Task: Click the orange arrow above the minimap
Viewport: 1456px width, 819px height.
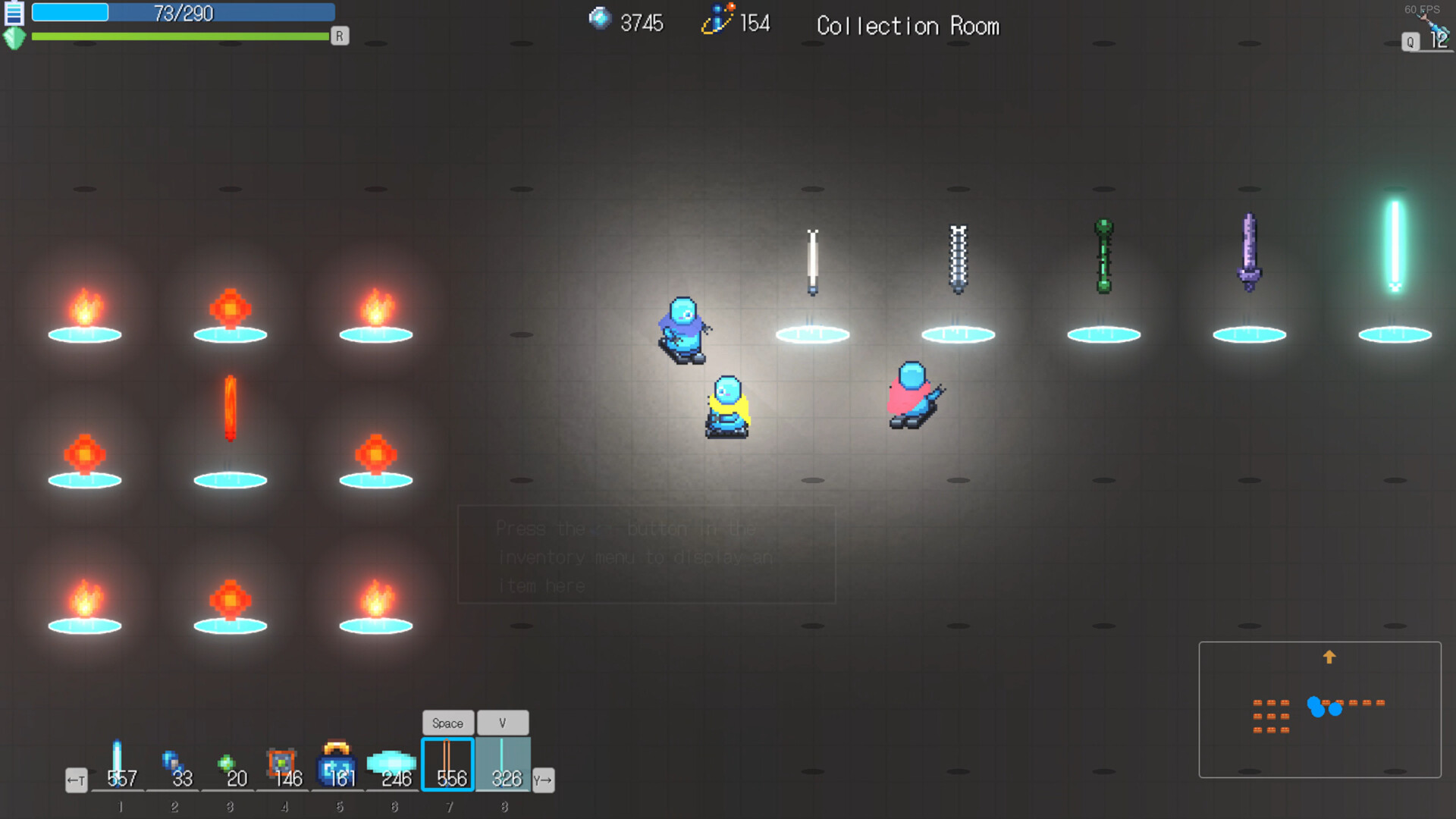Action: coord(1329,657)
